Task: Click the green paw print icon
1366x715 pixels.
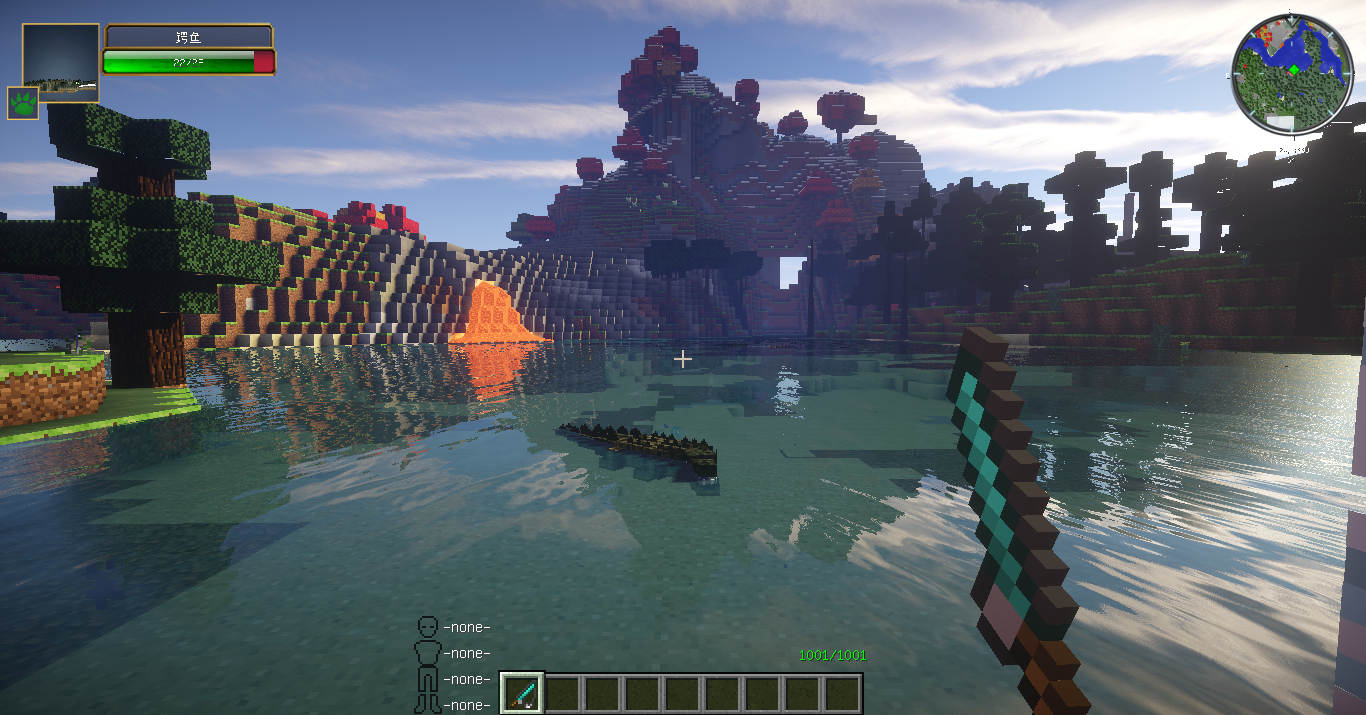Action: click(23, 102)
